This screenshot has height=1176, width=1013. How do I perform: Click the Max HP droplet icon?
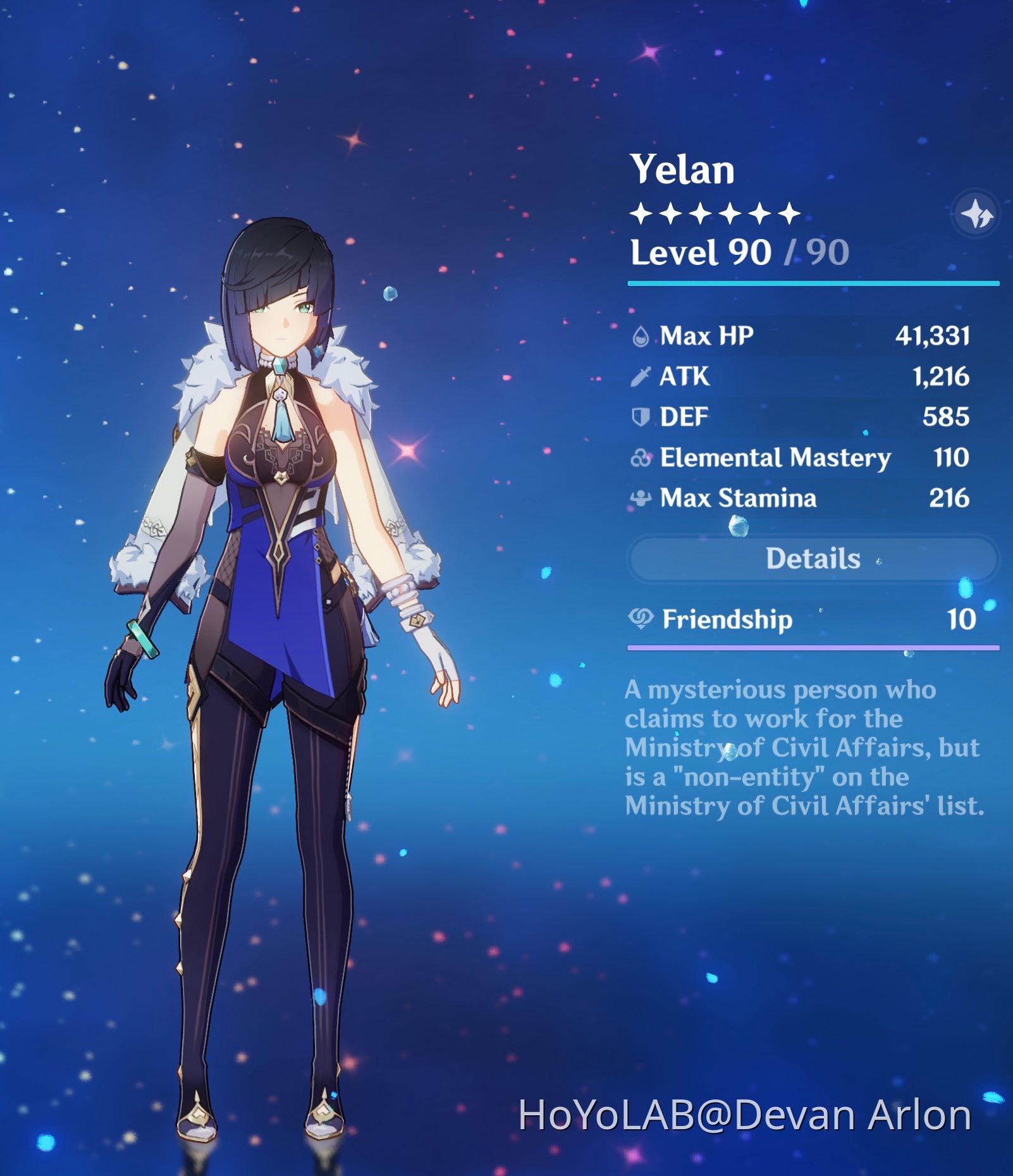pyautogui.click(x=641, y=337)
